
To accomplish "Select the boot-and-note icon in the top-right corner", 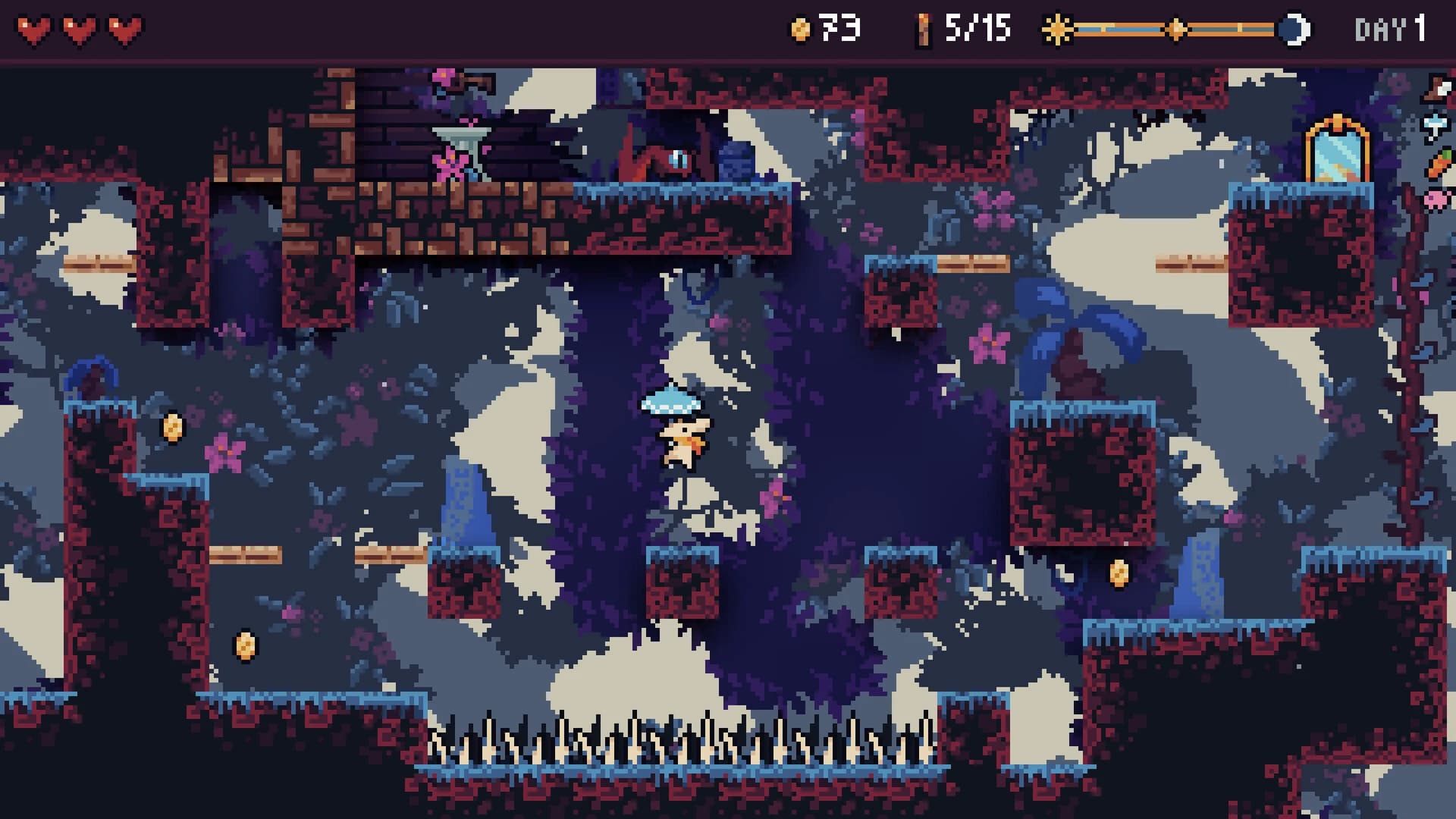I will pyautogui.click(x=1436, y=87).
